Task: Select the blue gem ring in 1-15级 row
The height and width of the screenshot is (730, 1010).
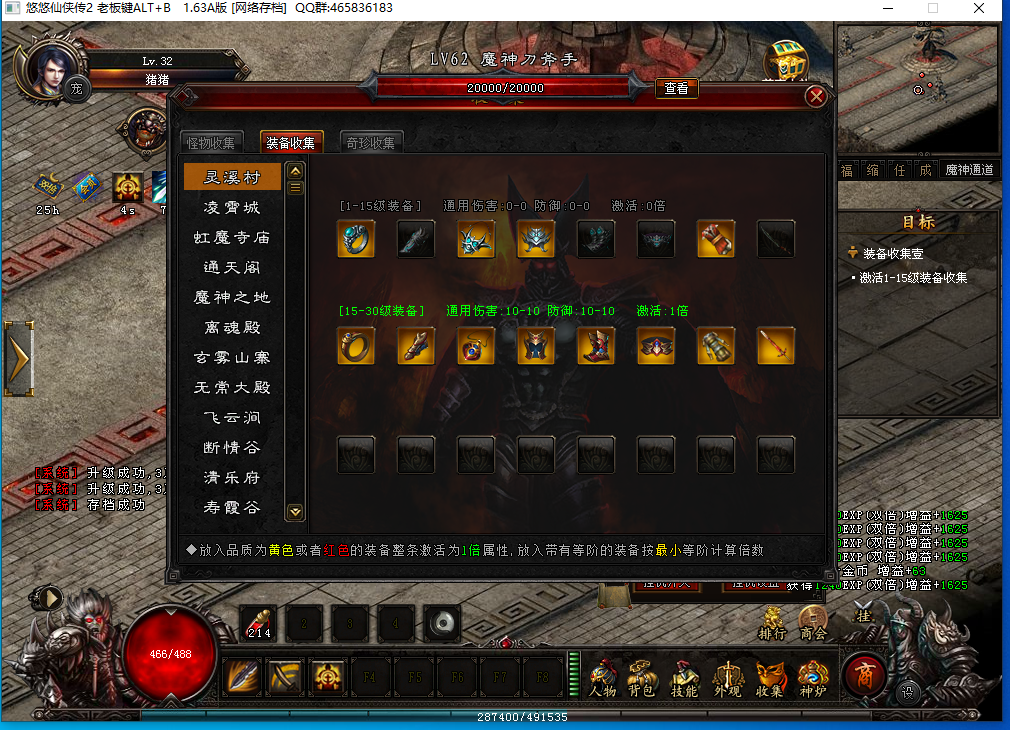Action: coord(356,239)
